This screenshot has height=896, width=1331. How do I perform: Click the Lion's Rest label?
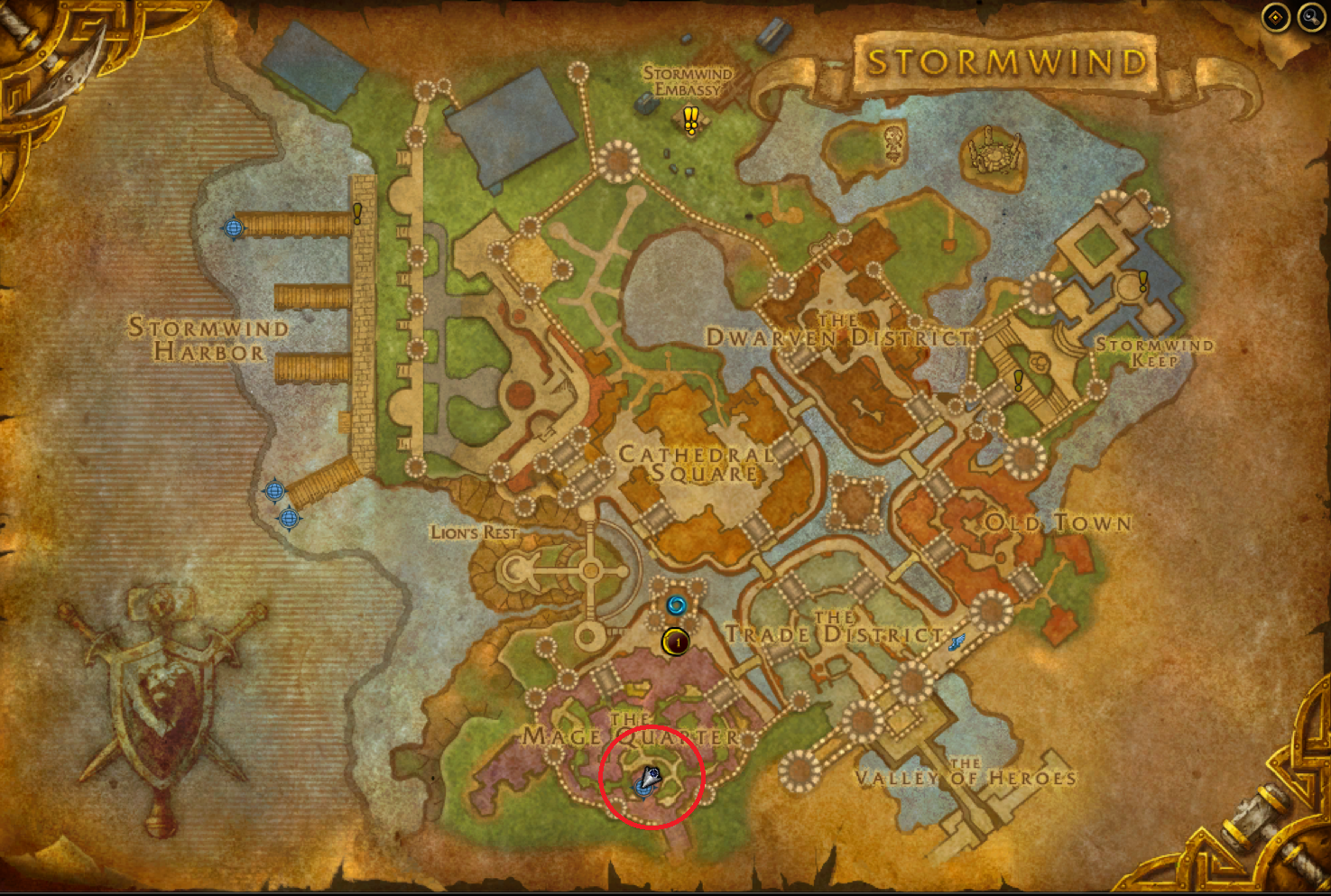click(476, 533)
